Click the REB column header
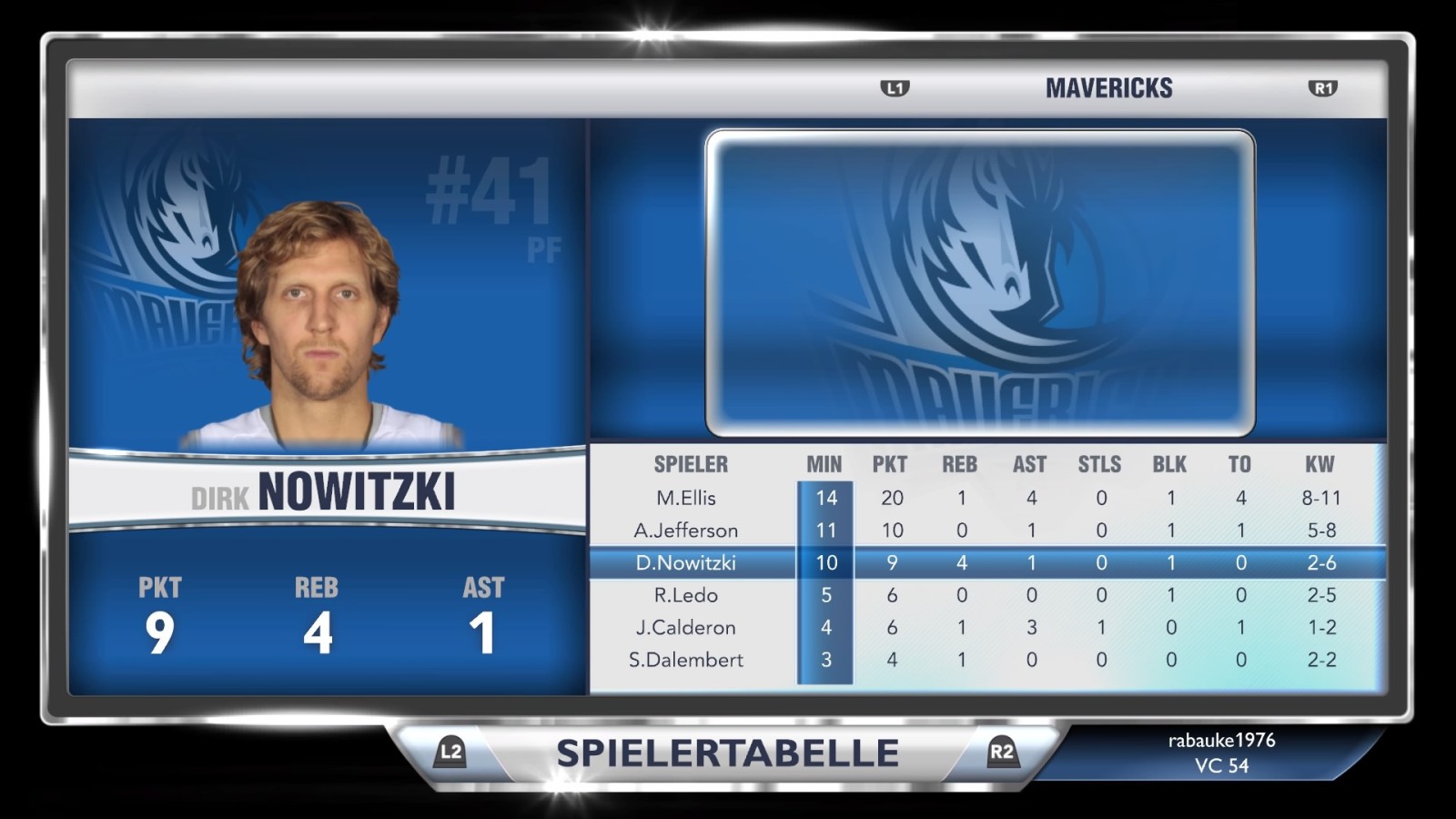The width and height of the screenshot is (1456, 819). tap(960, 464)
